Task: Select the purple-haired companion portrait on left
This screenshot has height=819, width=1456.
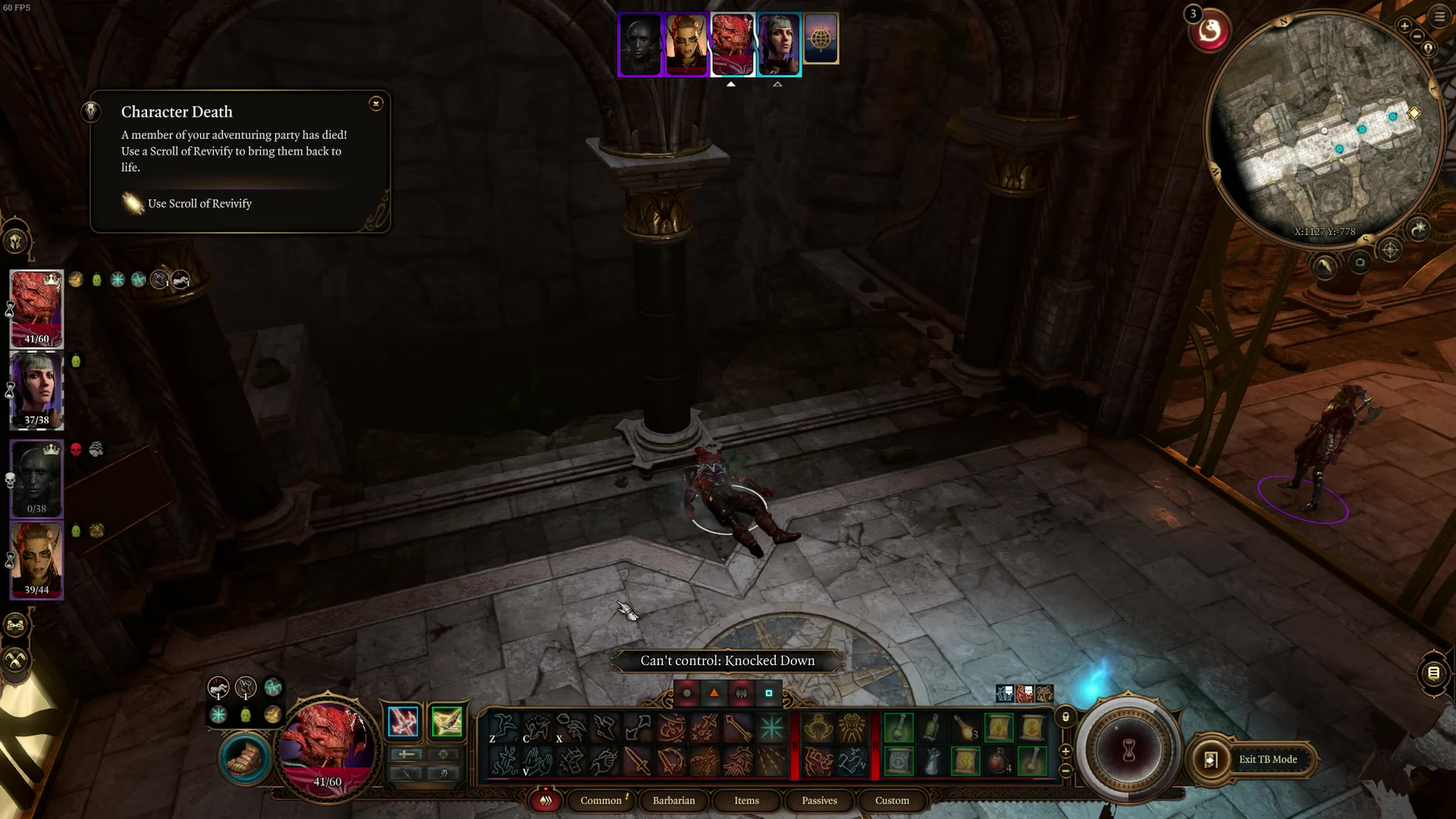Action: tap(37, 390)
